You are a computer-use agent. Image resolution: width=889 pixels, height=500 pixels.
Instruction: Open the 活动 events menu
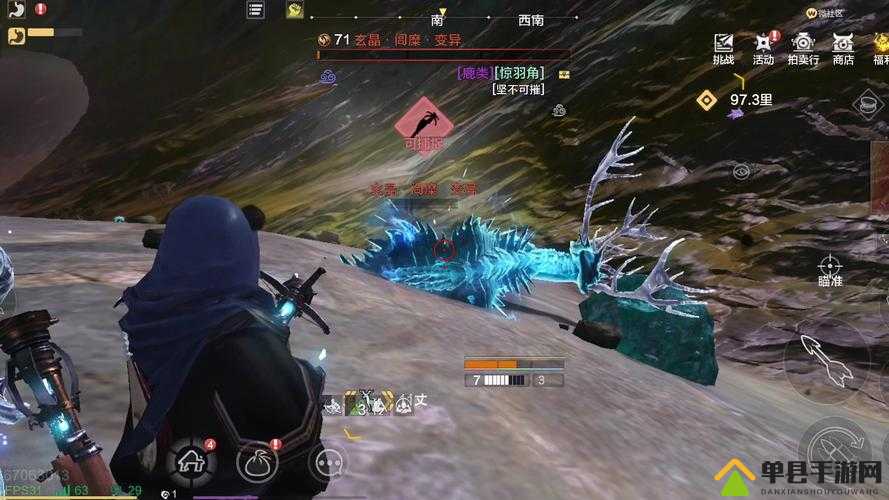point(763,47)
